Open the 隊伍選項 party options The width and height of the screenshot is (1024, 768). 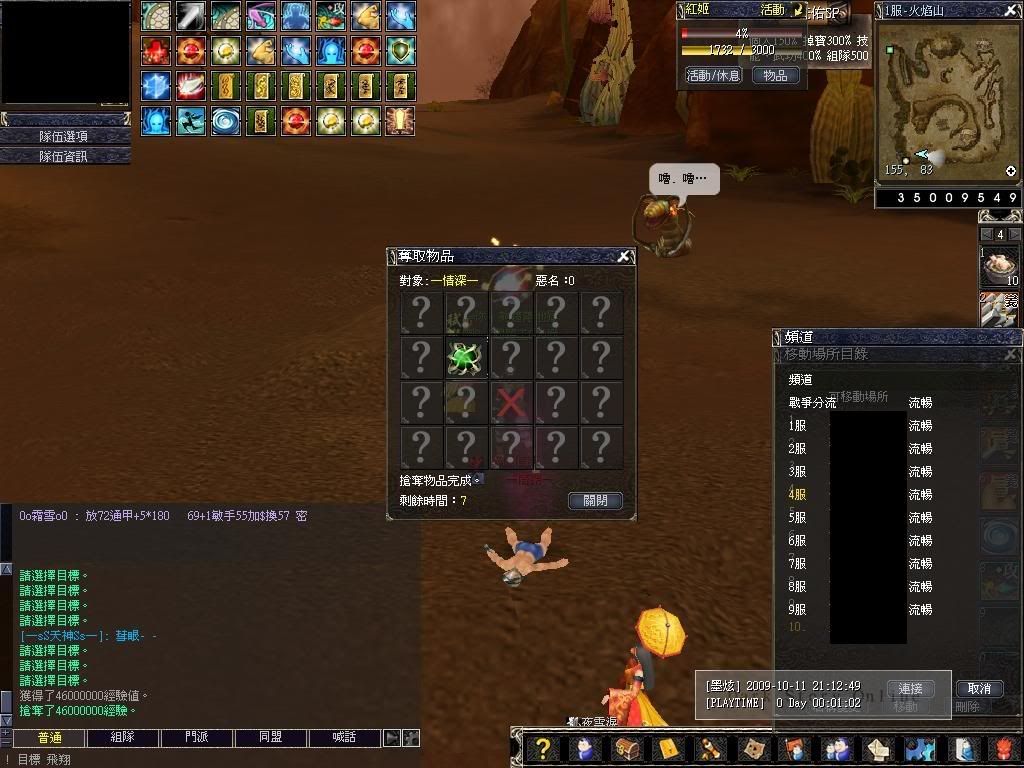65,136
